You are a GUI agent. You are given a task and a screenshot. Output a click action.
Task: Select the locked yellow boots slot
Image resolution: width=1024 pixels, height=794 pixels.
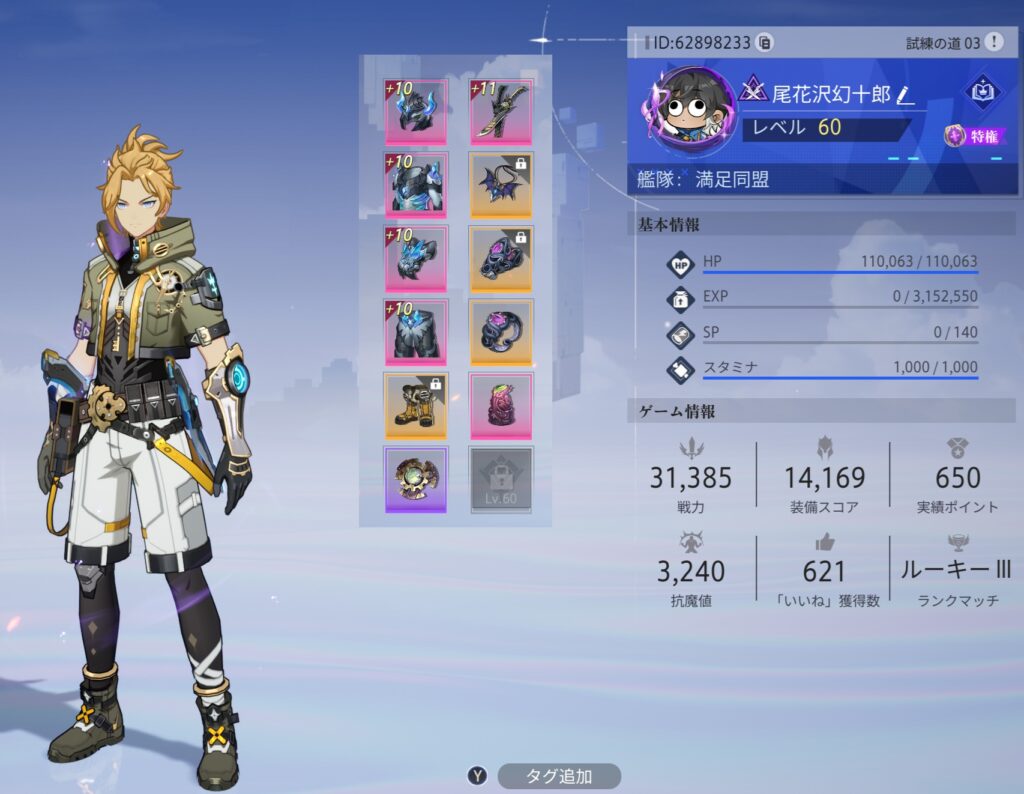[416, 405]
